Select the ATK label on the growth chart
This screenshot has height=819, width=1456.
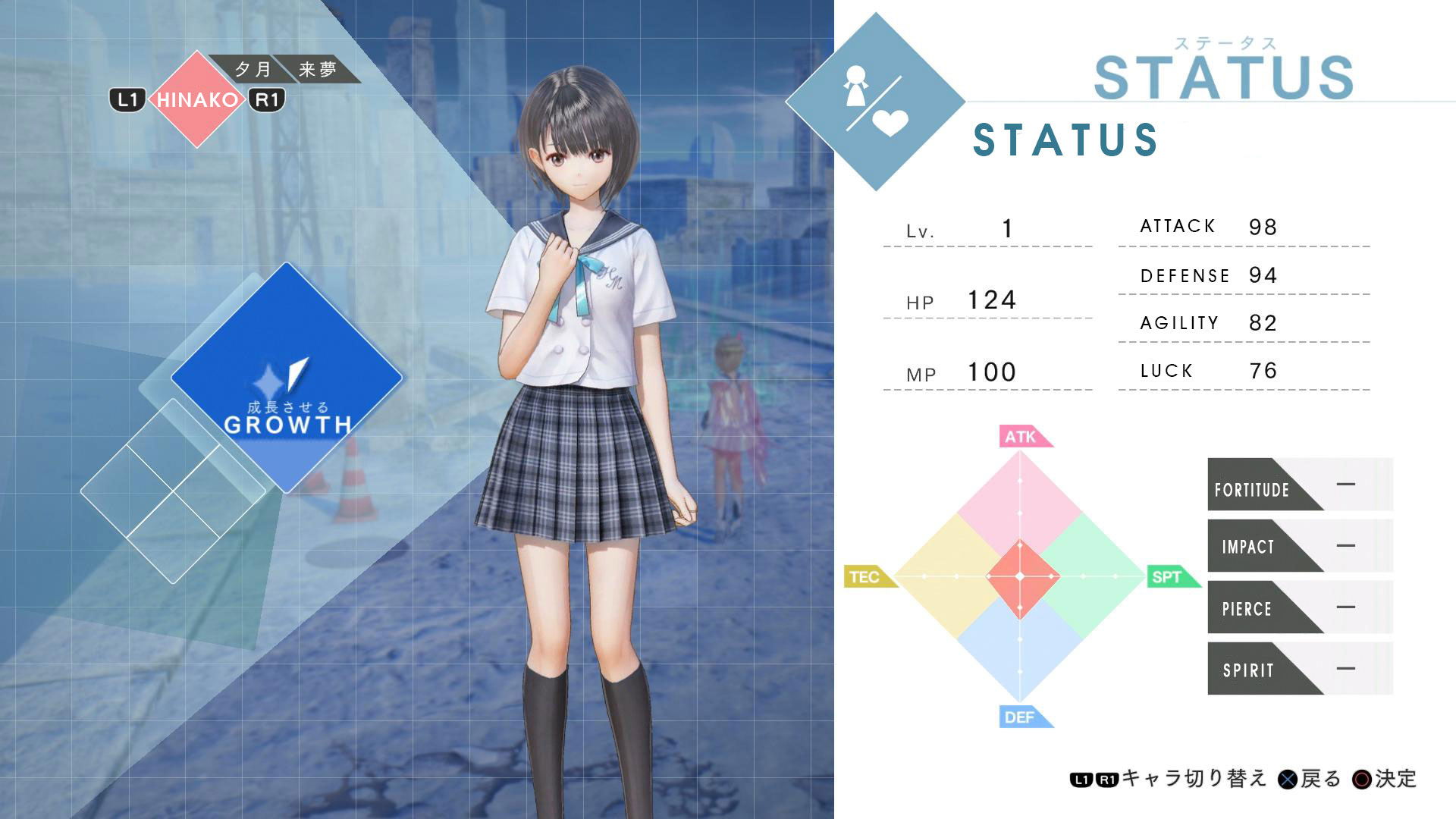click(x=1023, y=437)
